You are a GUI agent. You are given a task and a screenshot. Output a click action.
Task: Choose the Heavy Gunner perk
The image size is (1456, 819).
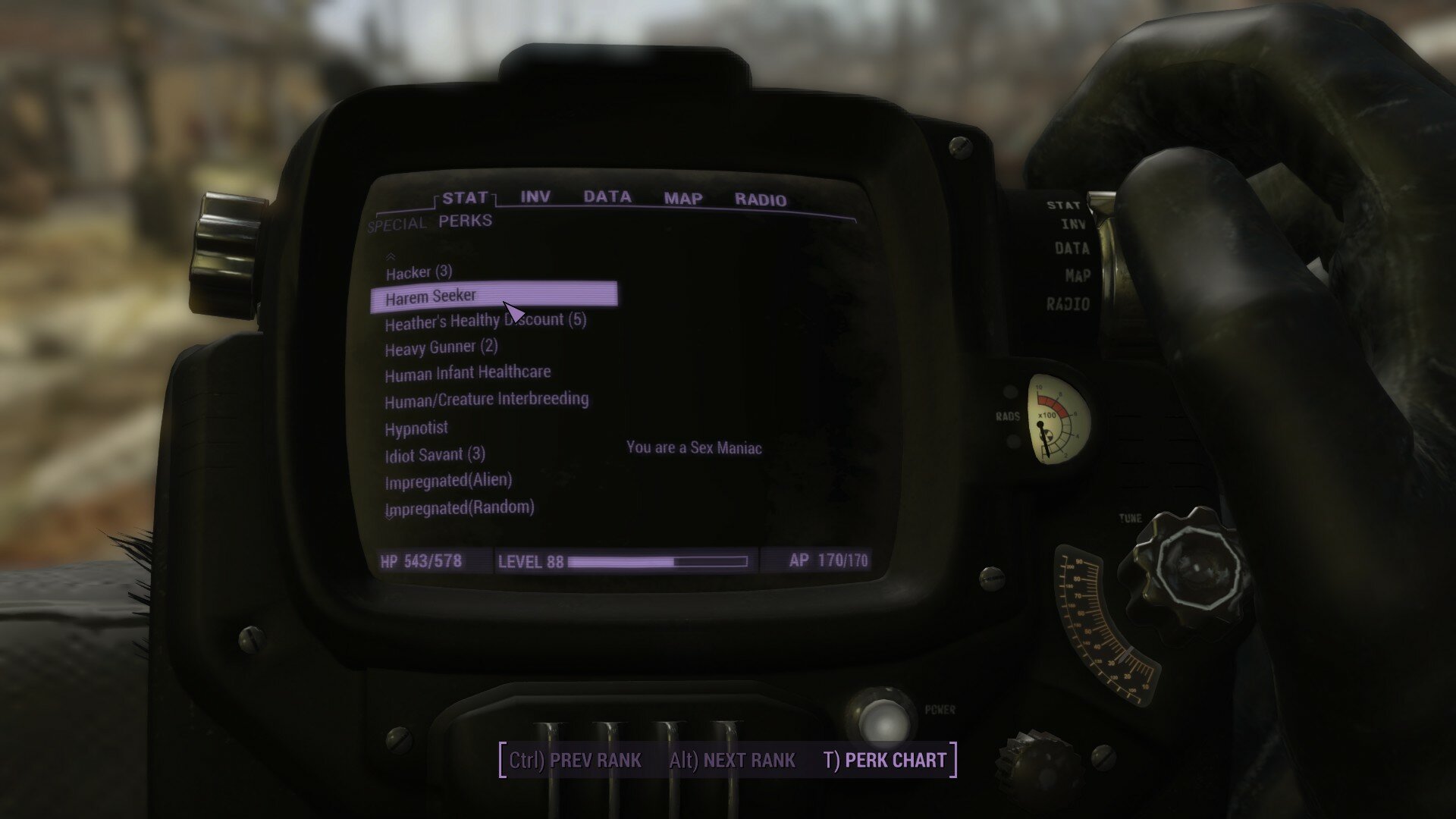[441, 348]
